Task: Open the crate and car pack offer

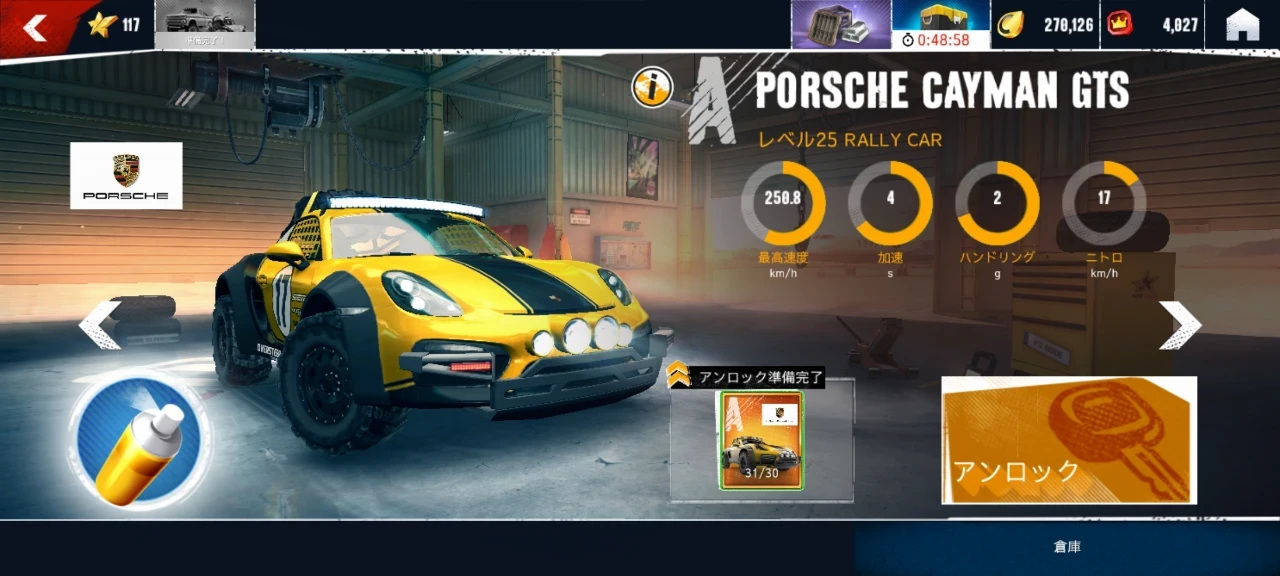Action: tap(841, 25)
